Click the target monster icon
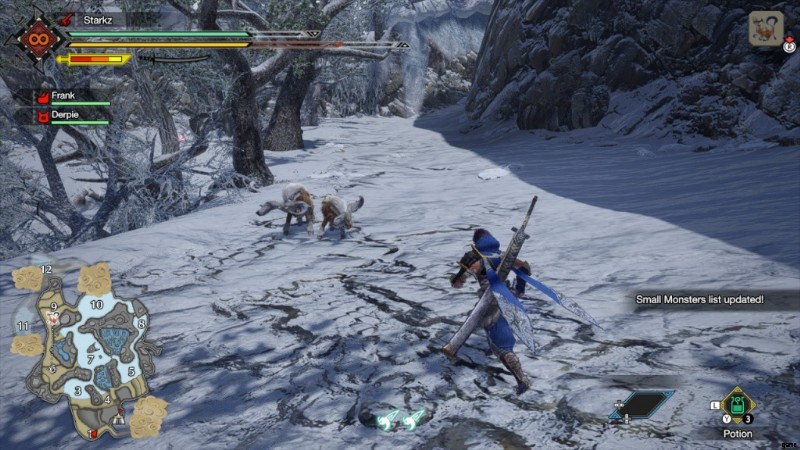Screen dimensions: 800x450 [766, 28]
